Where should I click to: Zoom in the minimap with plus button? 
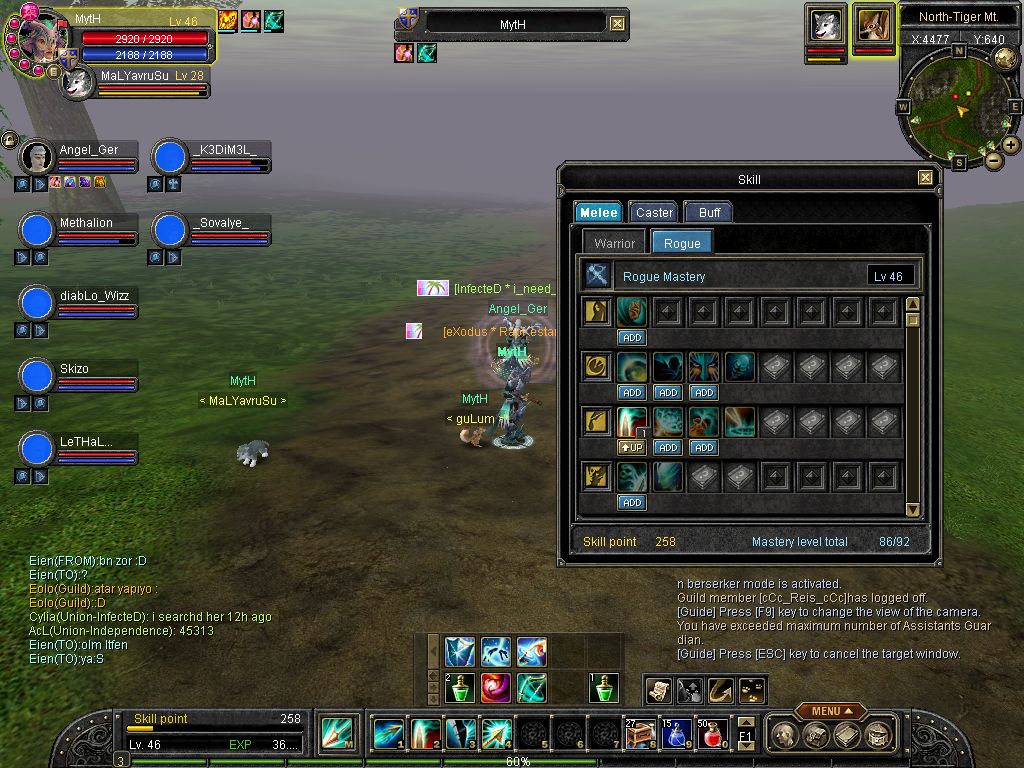pos(1011,145)
